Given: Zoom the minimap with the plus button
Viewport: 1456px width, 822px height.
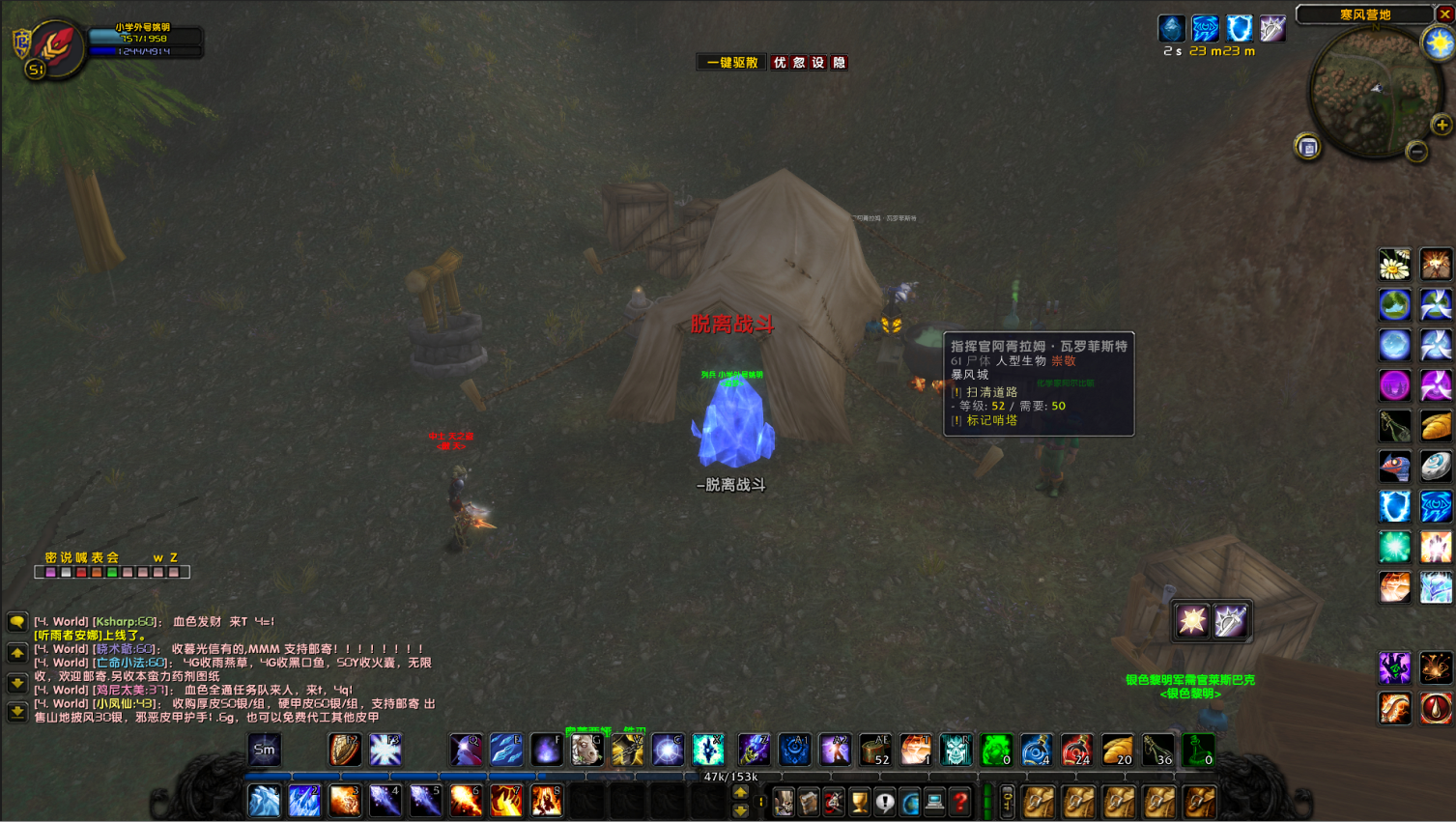Looking at the screenshot, I should pos(1442,125).
